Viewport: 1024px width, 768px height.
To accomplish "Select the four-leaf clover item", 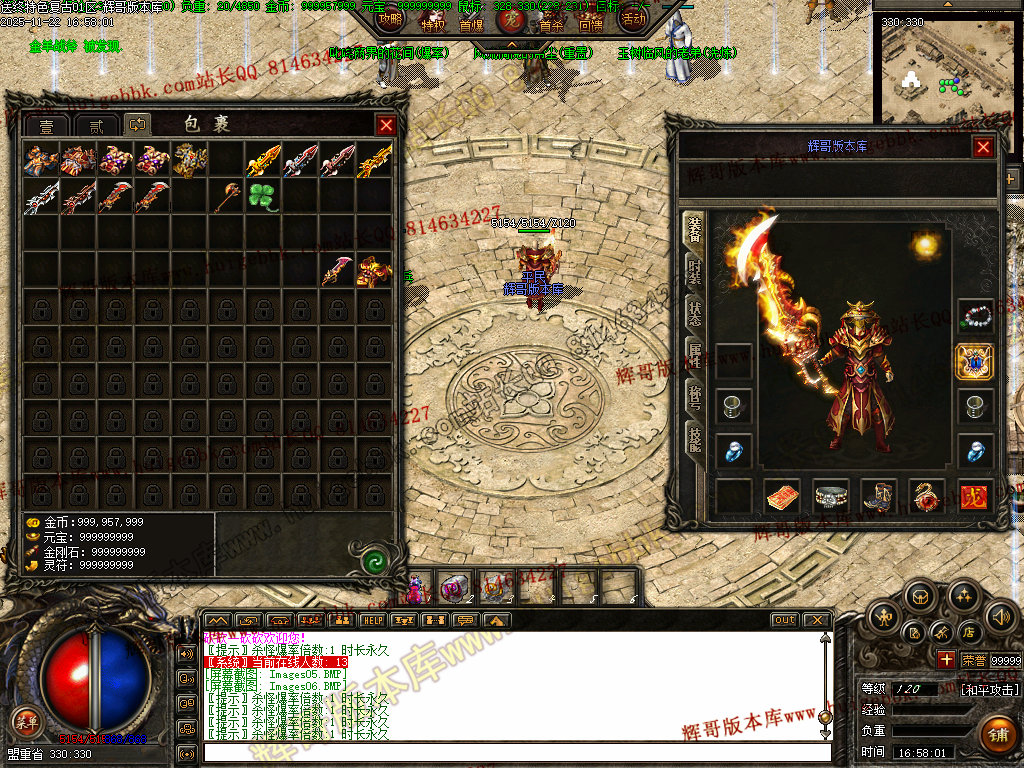I will tap(262, 196).
